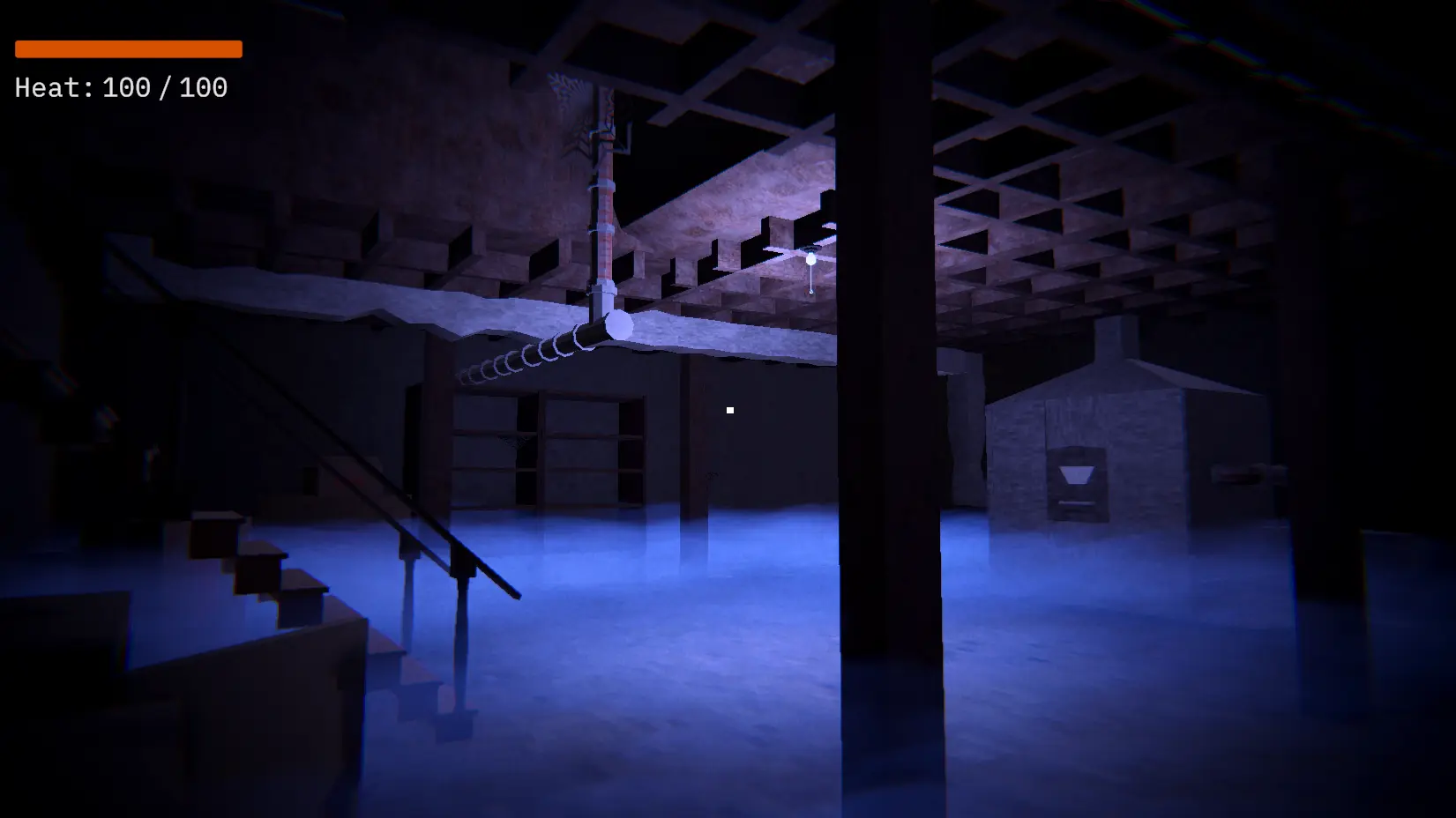Click the orange Heat progress bar

(127, 49)
